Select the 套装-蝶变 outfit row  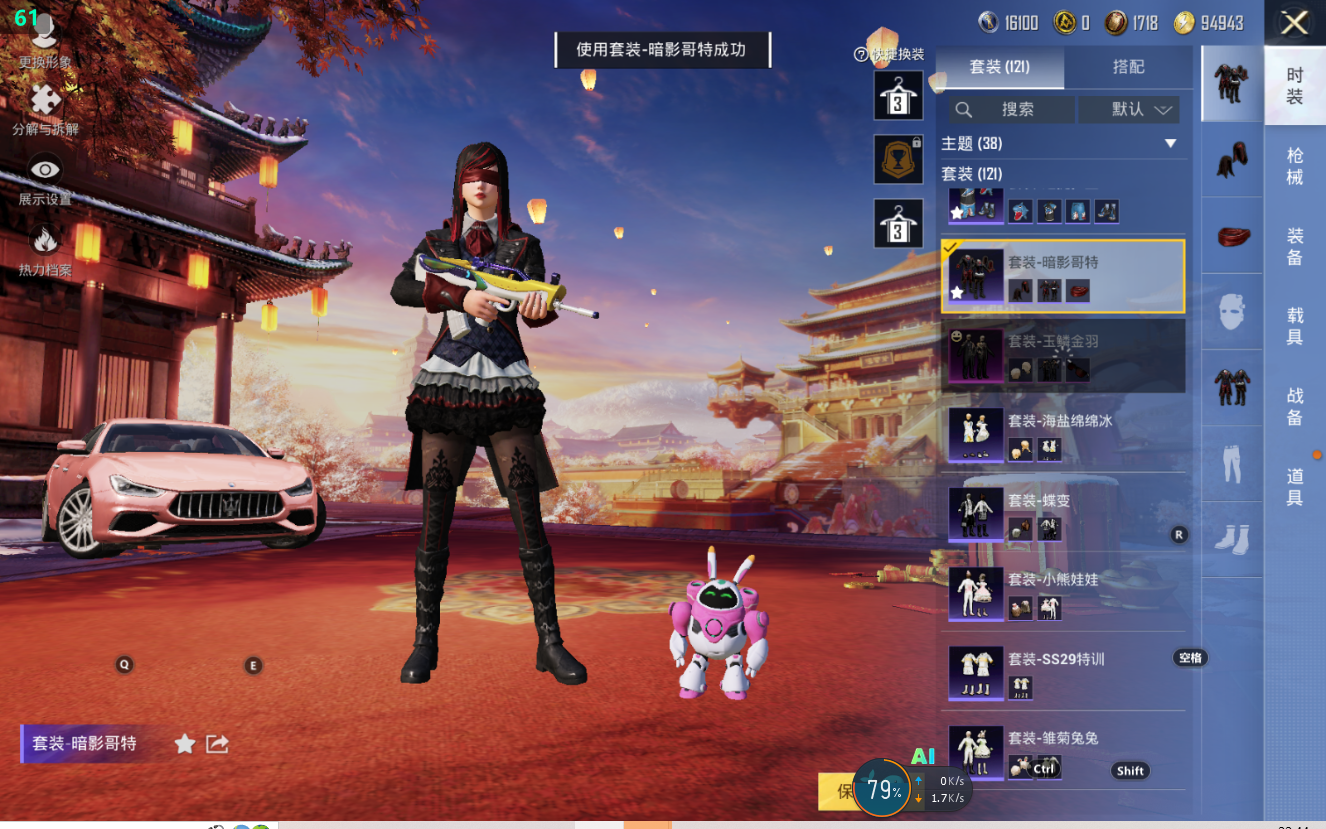pos(1062,513)
